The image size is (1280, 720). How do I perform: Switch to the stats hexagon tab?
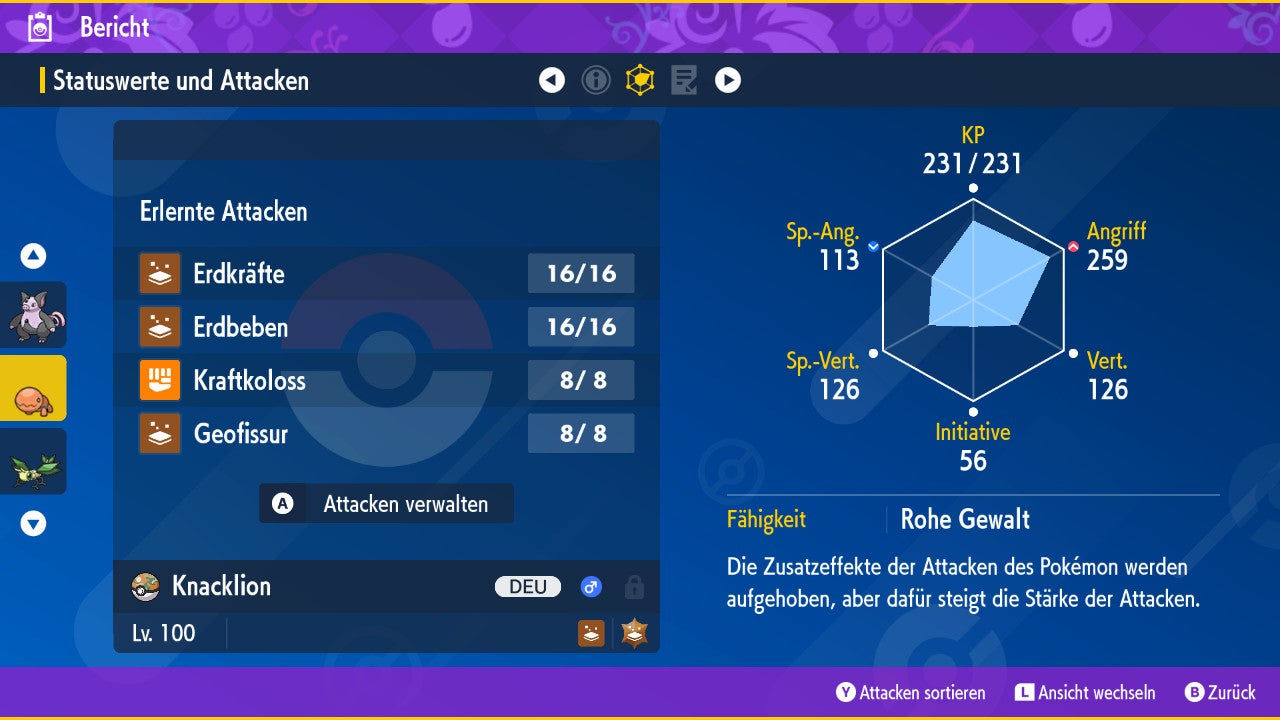coord(640,80)
